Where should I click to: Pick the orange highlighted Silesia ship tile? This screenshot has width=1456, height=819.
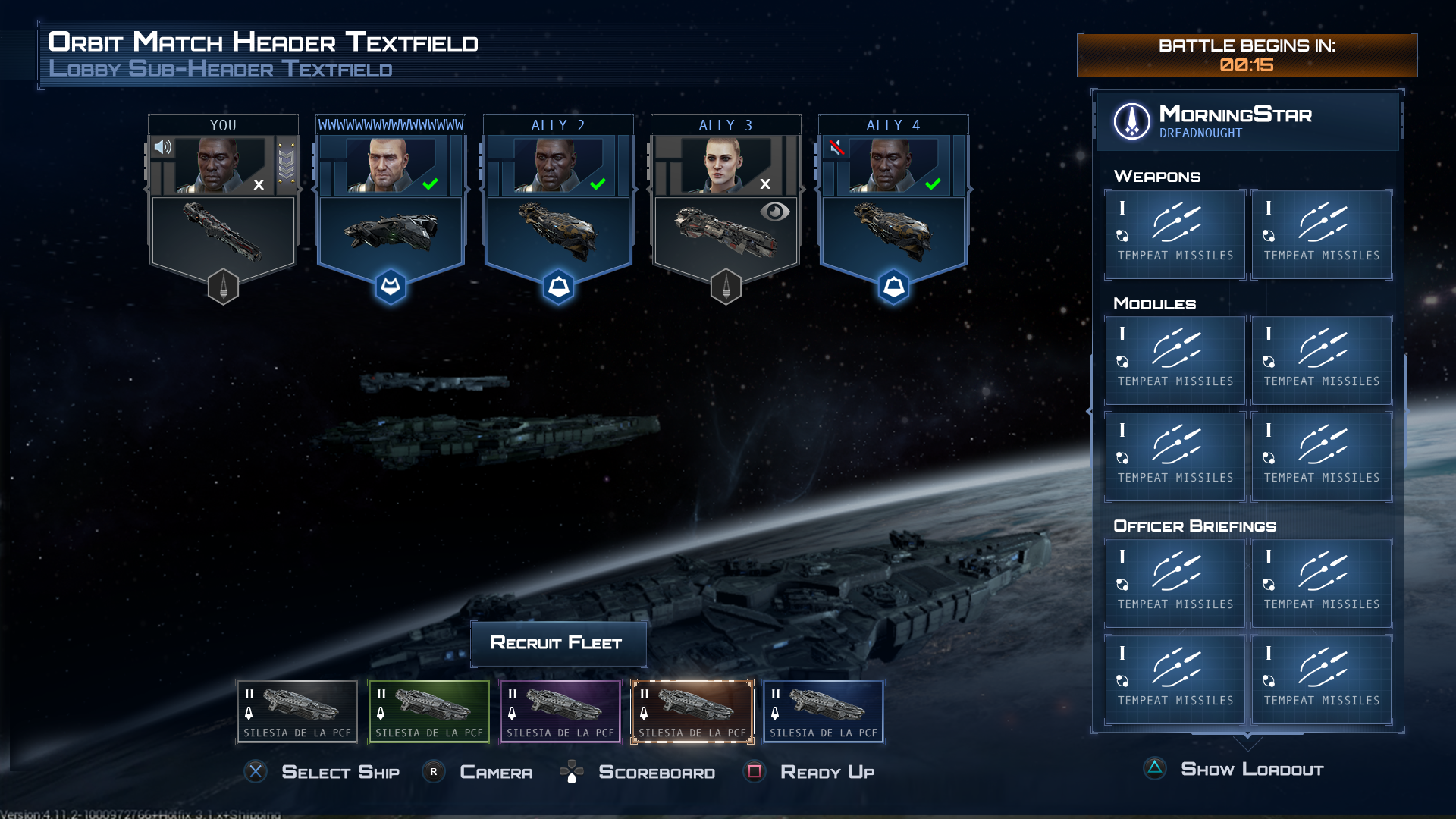click(692, 711)
